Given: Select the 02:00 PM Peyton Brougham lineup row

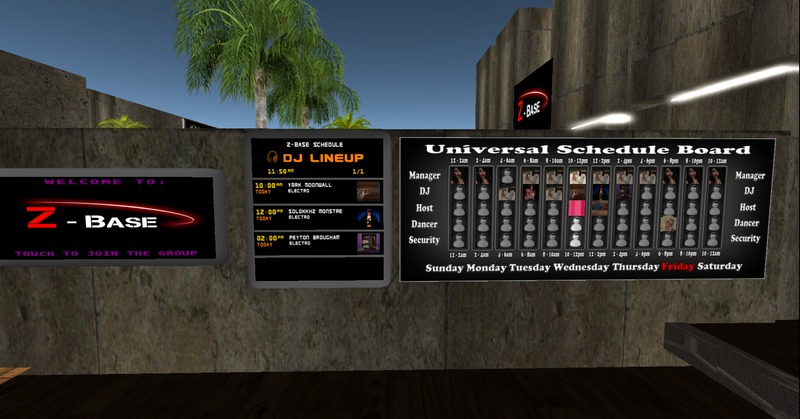Looking at the screenshot, I should (x=318, y=242).
